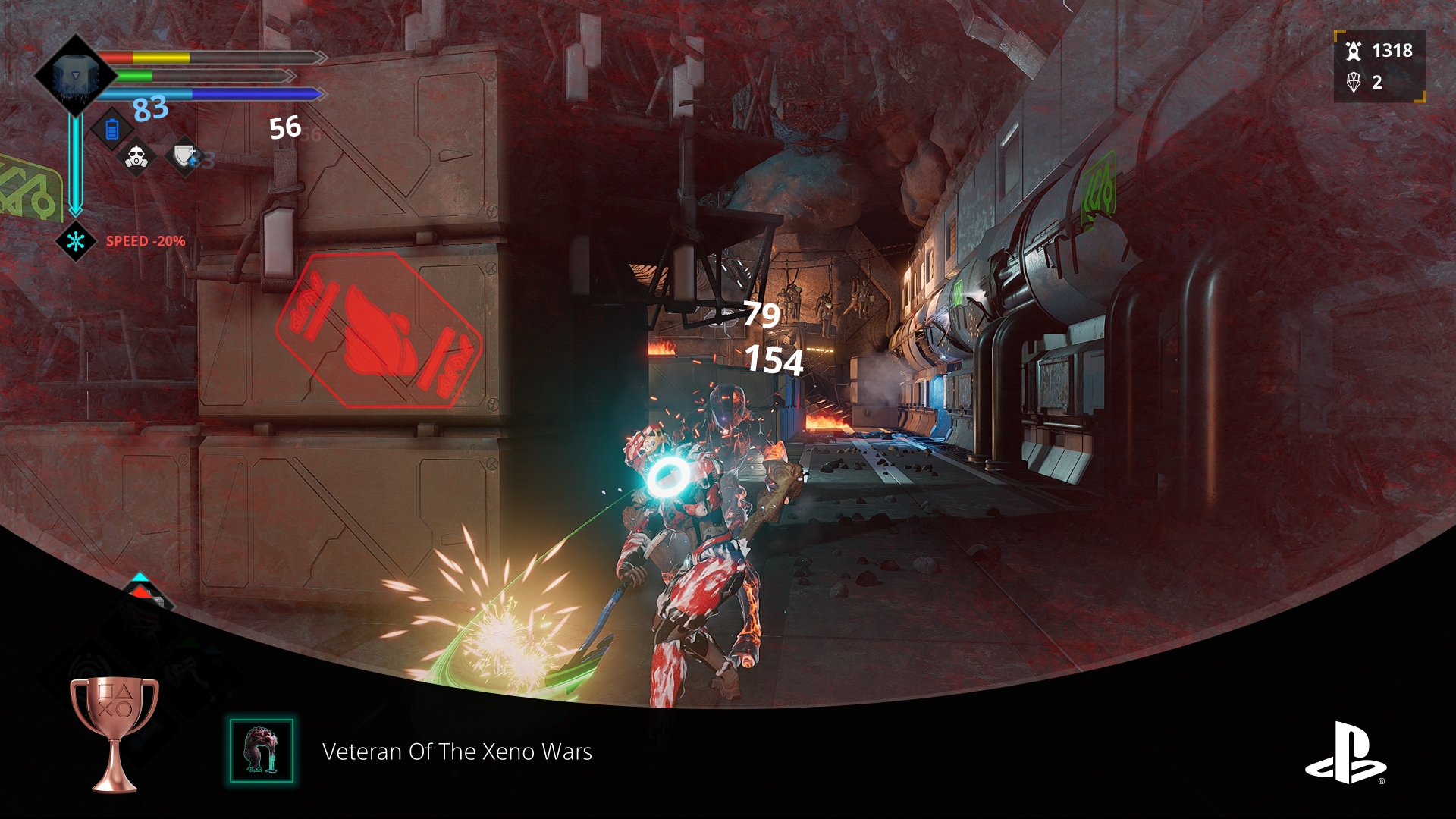Open the character portrait diamond
Image resolution: width=1456 pixels, height=819 pixels.
pyautogui.click(x=75, y=76)
